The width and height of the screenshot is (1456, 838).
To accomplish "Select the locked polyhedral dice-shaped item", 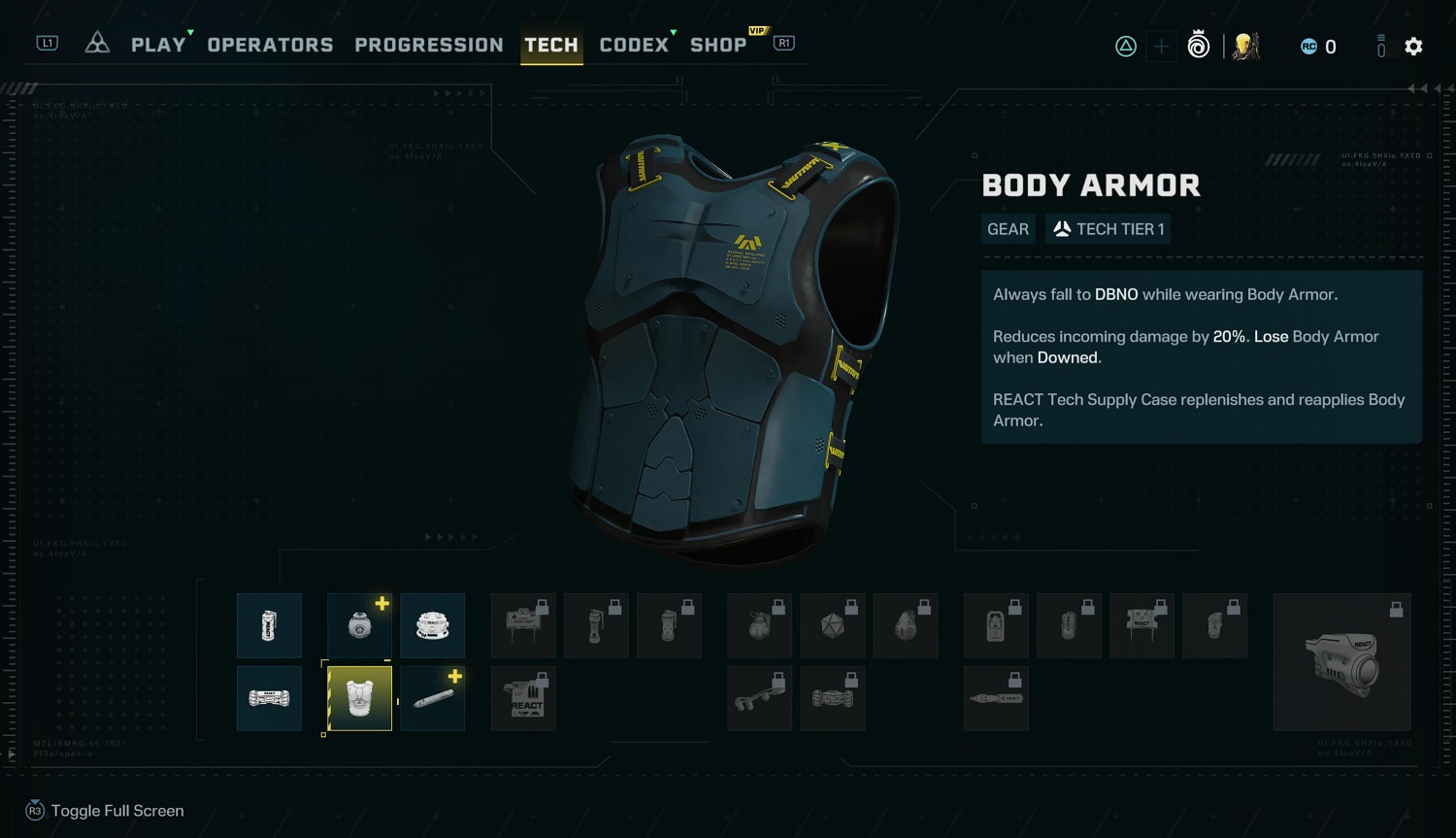I will coord(832,625).
